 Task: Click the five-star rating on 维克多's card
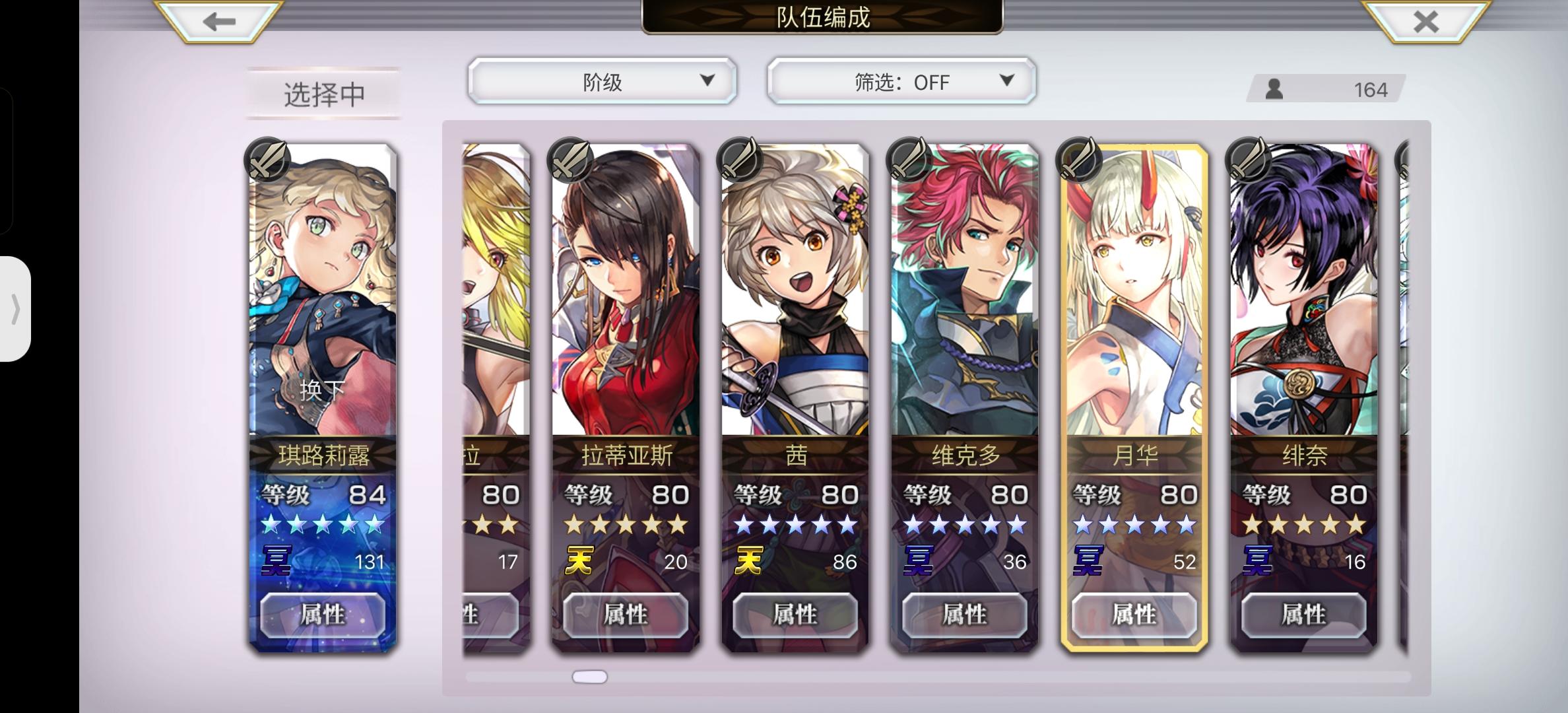point(961,526)
